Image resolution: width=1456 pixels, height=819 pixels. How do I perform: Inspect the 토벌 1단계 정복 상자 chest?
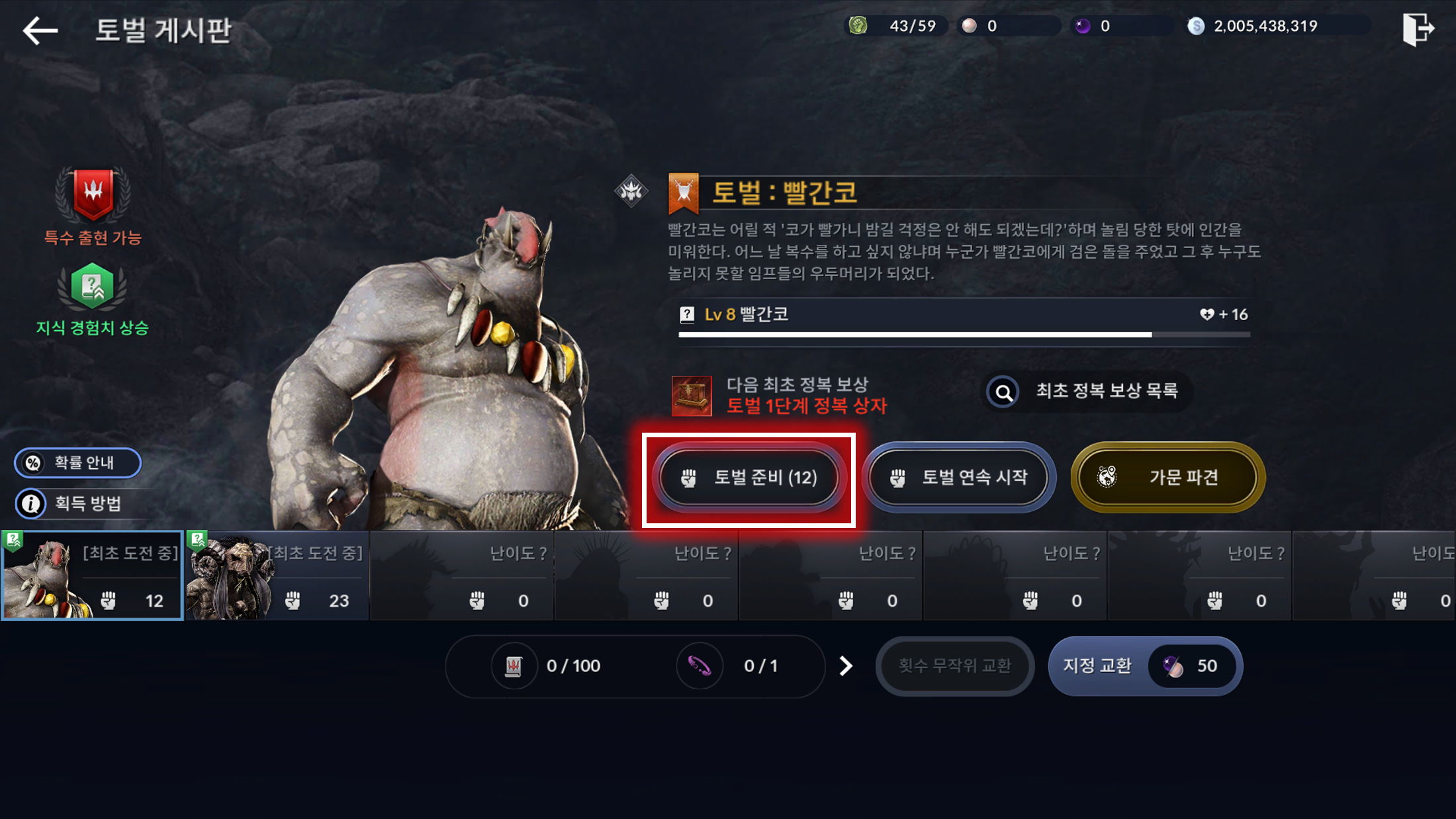pos(692,396)
